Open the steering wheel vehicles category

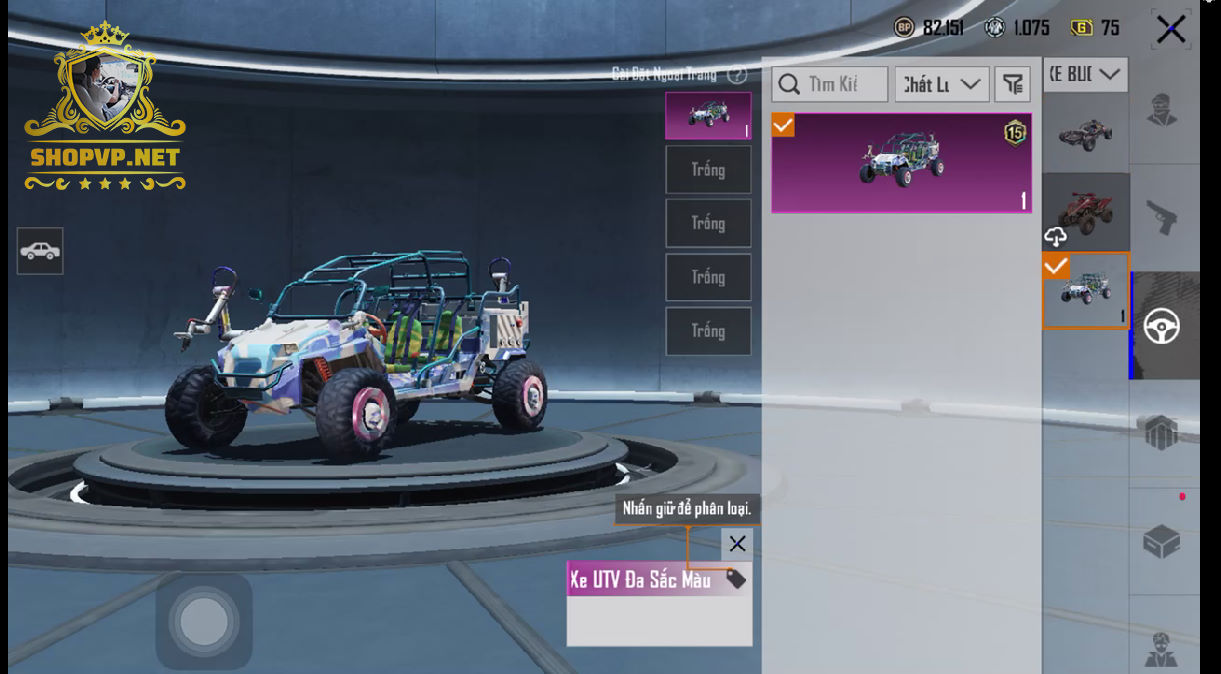(x=1162, y=326)
